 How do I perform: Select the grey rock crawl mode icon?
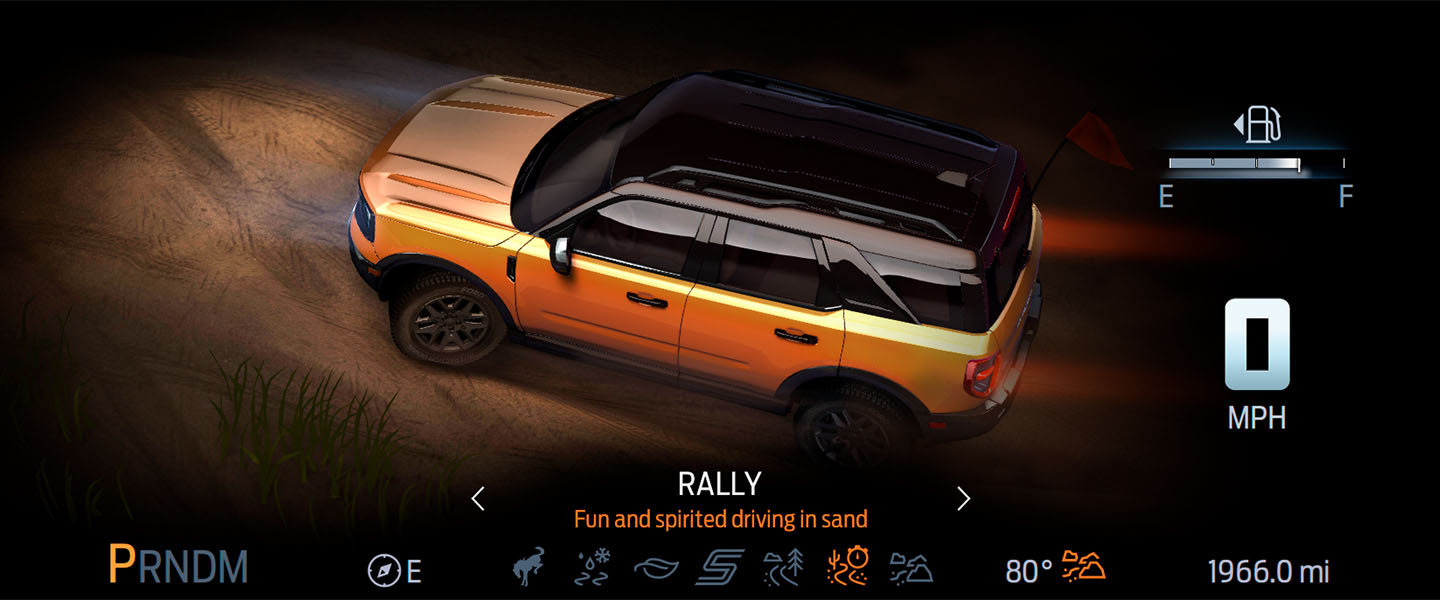coord(910,568)
